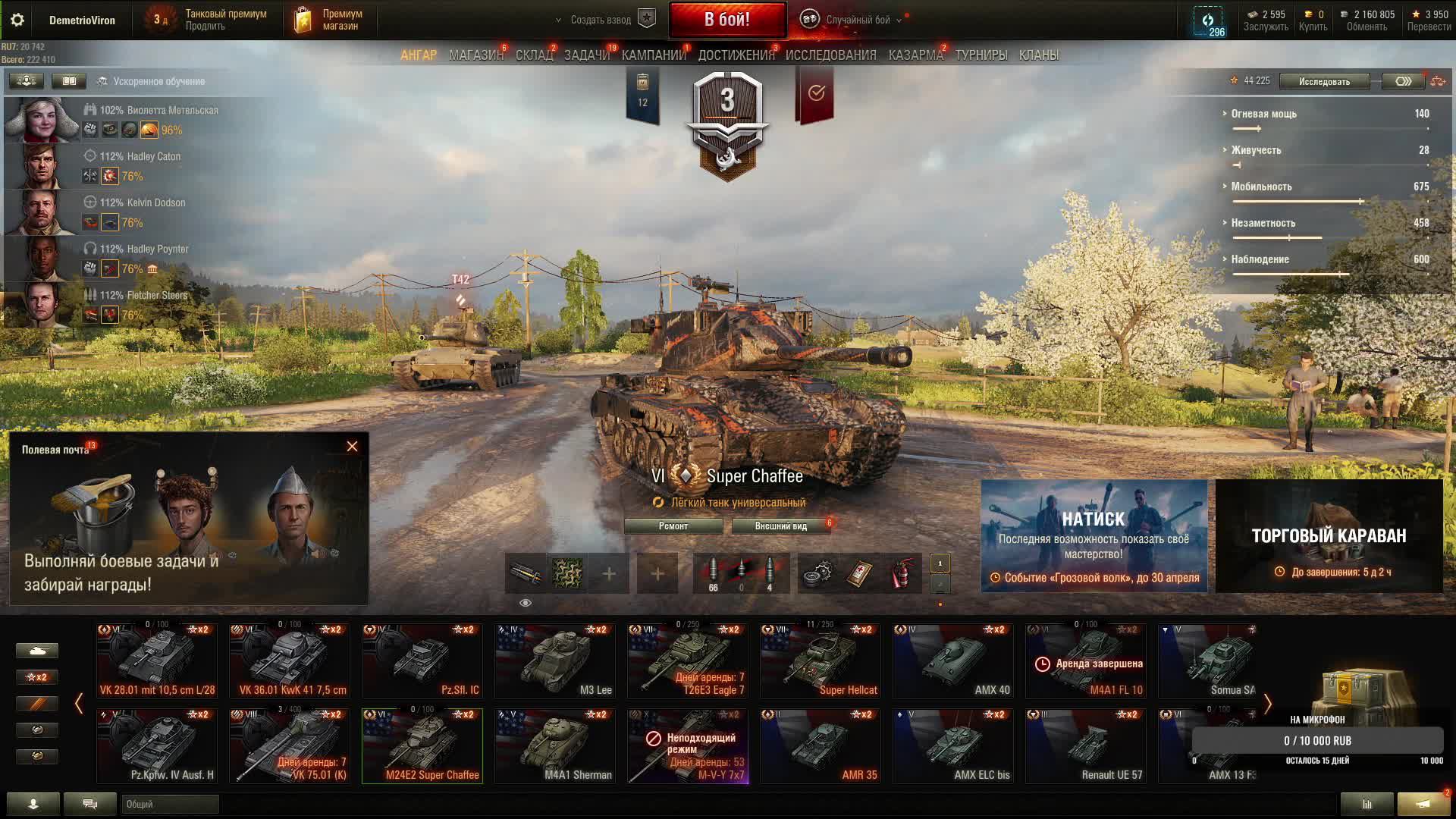Viewport: 1456px width, 819px height.
Task: Go to the КАЗАРМА tab
Action: tap(915, 55)
